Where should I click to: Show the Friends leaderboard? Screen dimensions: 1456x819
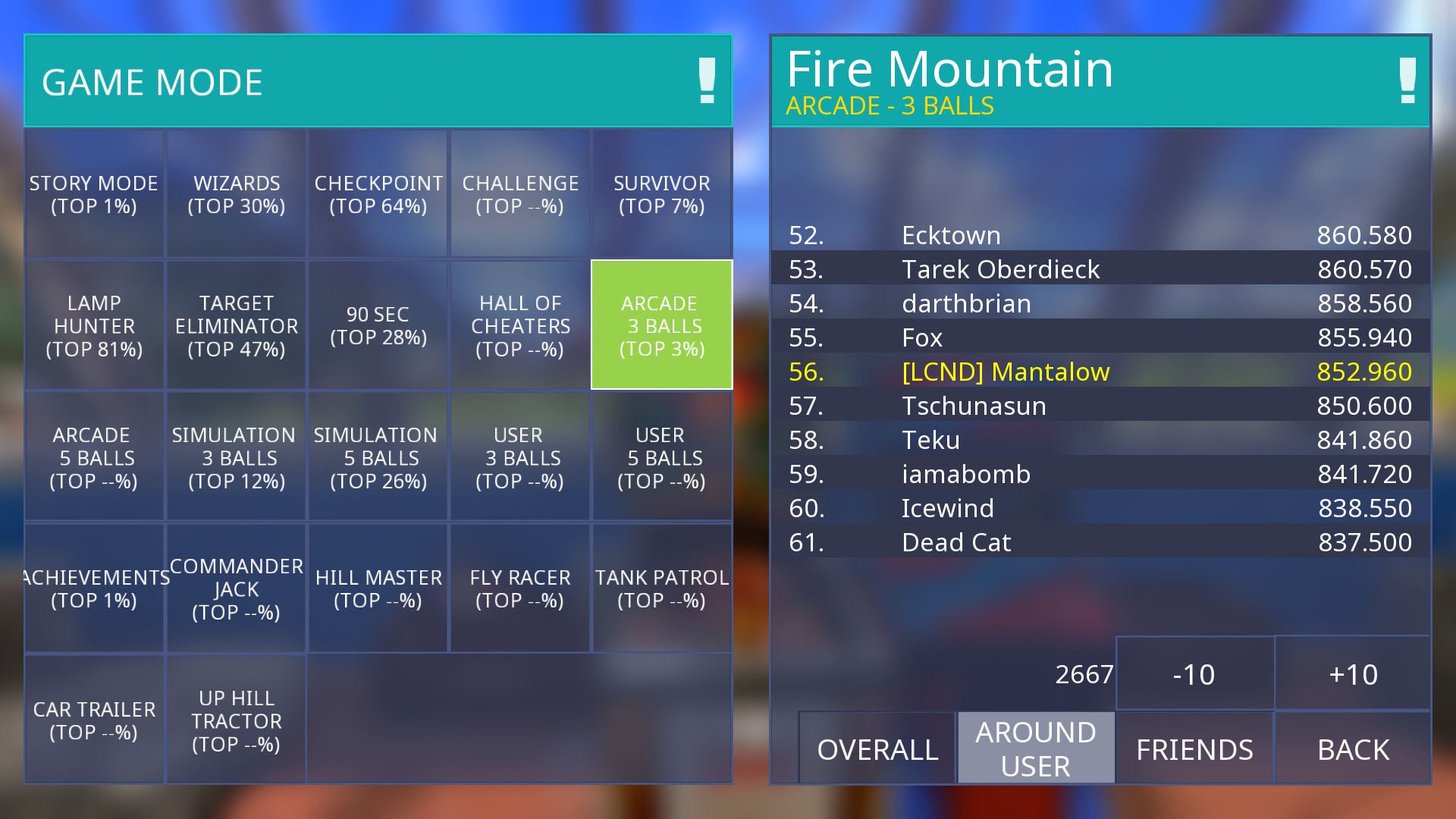1194,749
